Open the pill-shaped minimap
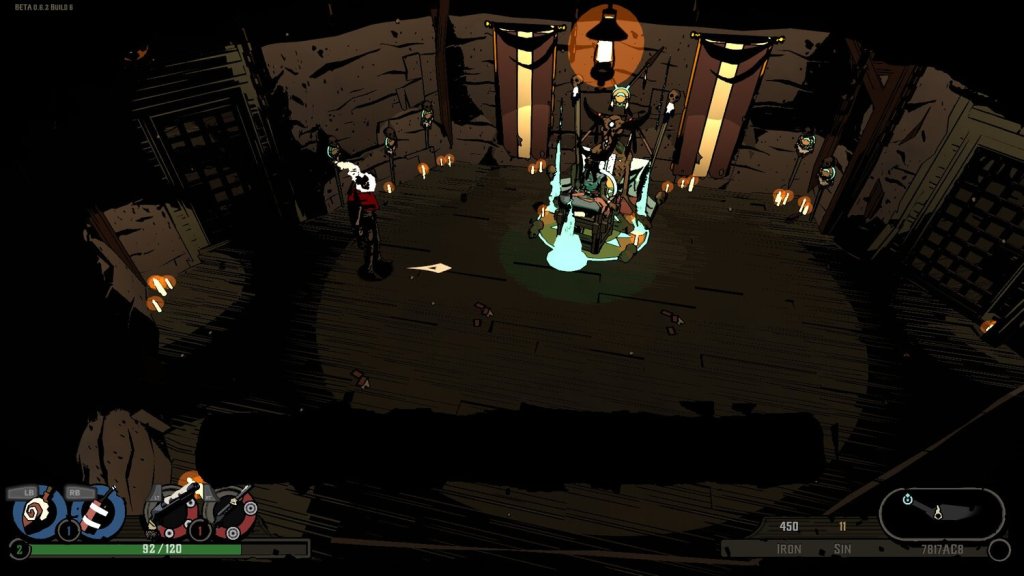 point(941,514)
